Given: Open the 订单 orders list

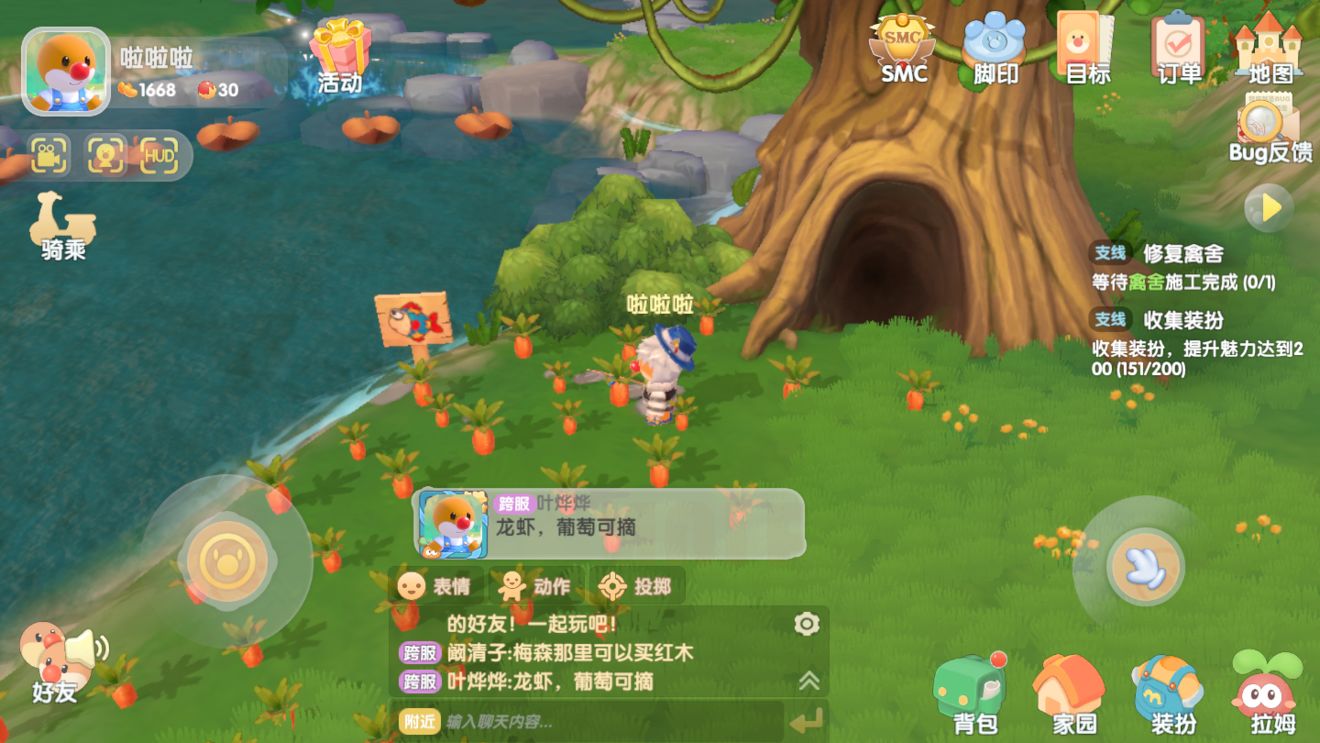Looking at the screenshot, I should (x=1175, y=50).
